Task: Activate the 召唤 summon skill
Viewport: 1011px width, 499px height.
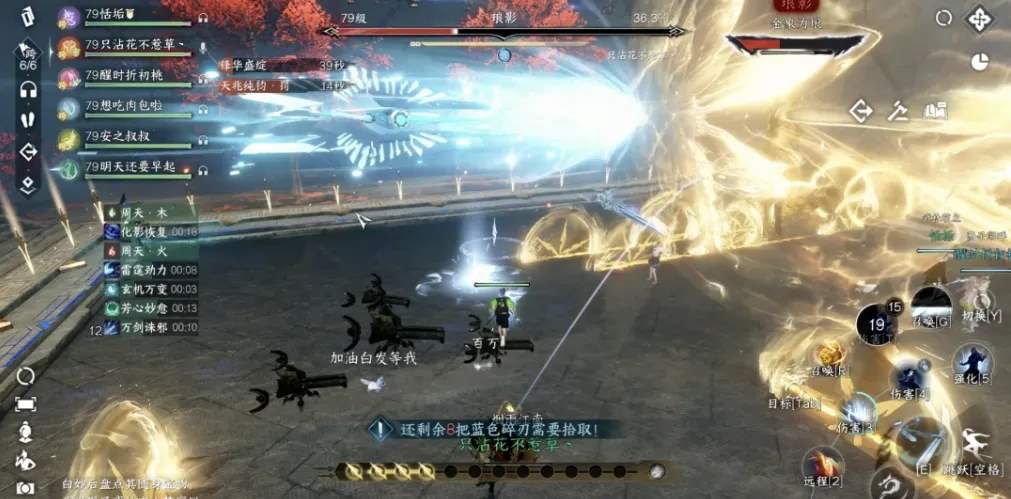Action: 831,354
